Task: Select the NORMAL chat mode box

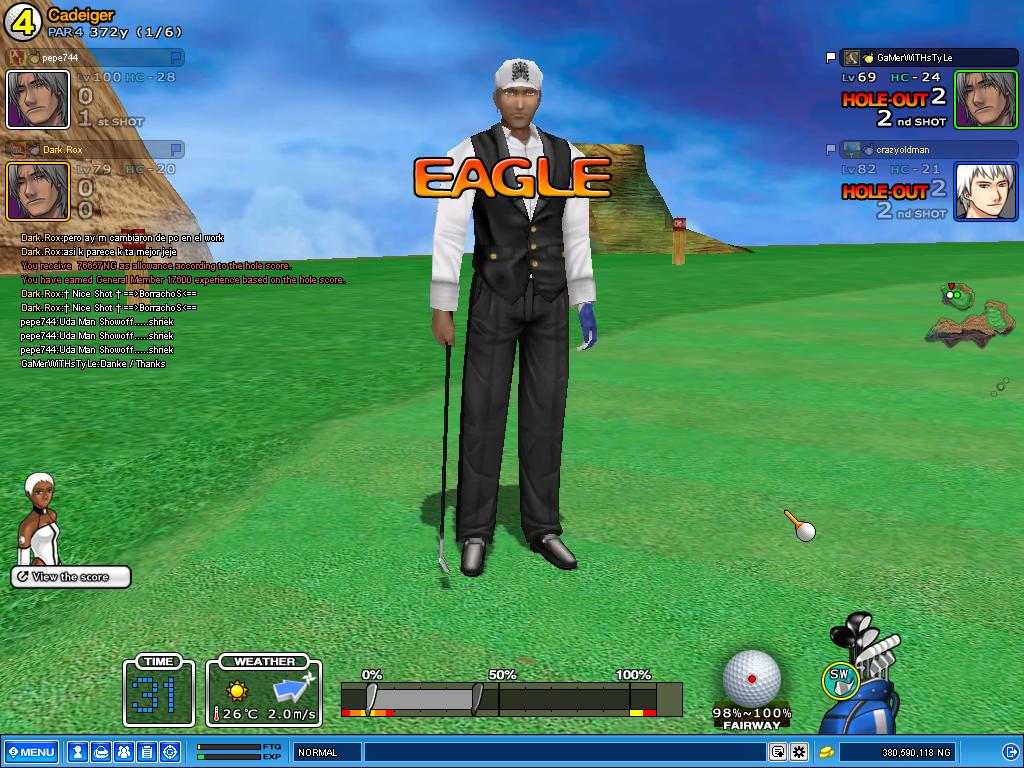Action: (327, 752)
